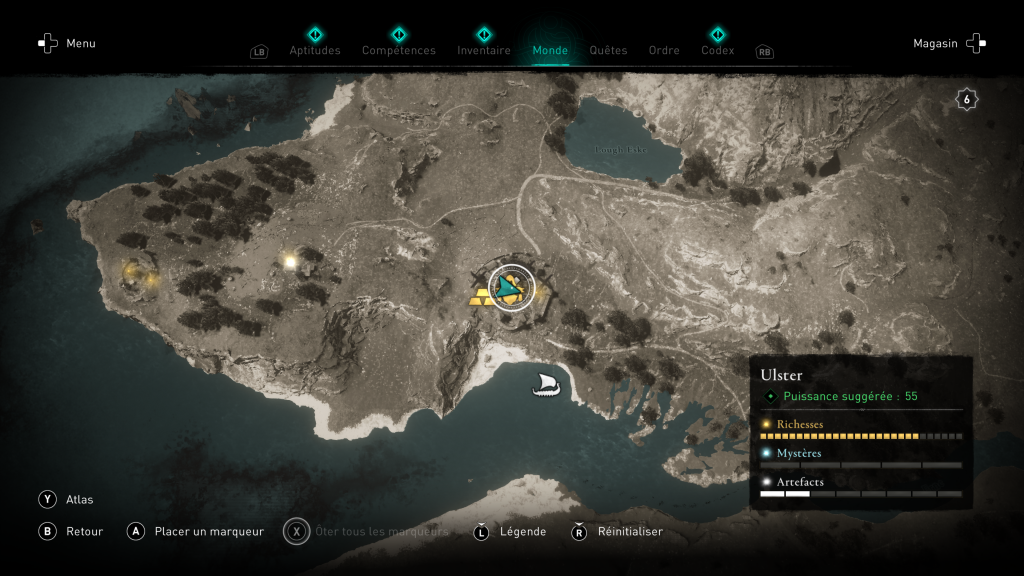Screen dimensions: 1024x576
Task: Select the Richesses entry in Ulster panel
Action: (800, 424)
